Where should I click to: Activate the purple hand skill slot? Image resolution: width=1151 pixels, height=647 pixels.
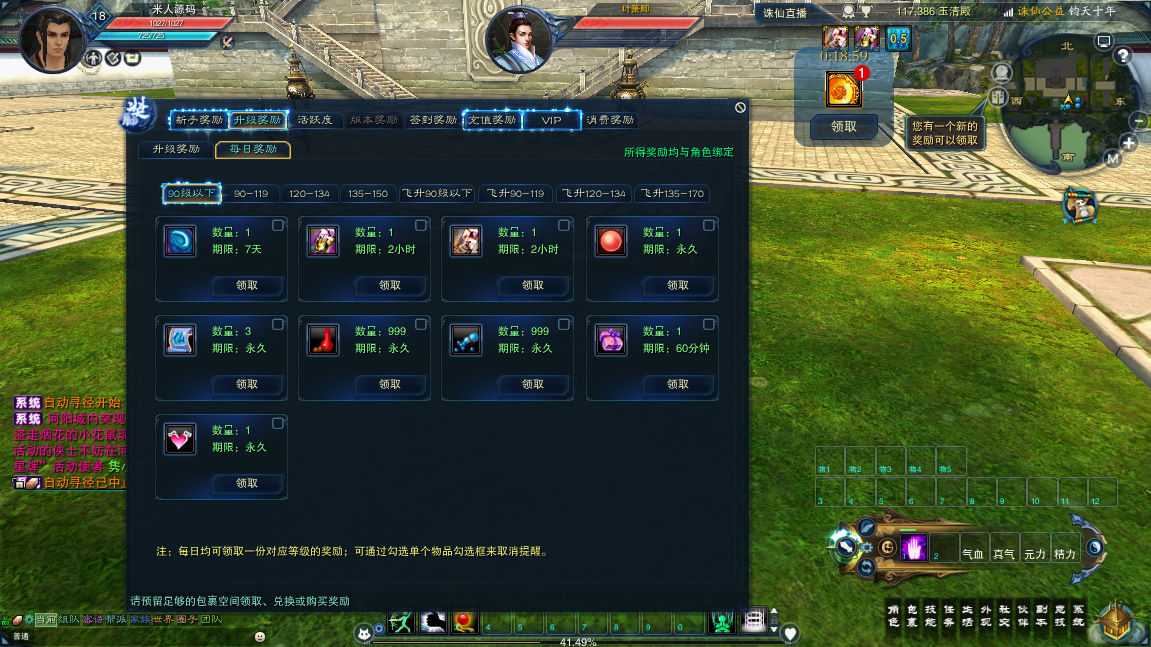pyautogui.click(x=913, y=547)
